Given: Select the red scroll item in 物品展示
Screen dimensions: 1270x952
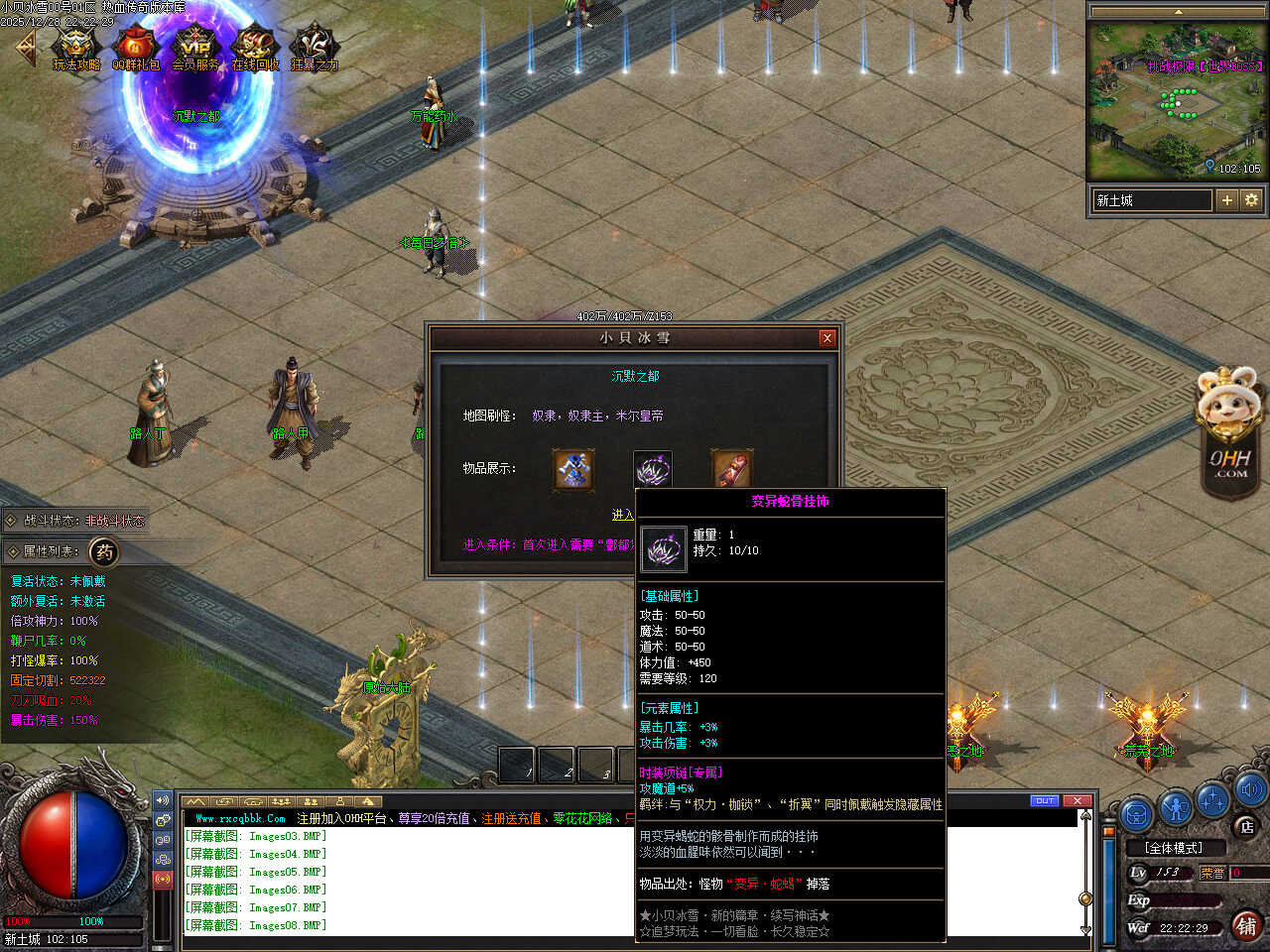Looking at the screenshot, I should [x=731, y=469].
